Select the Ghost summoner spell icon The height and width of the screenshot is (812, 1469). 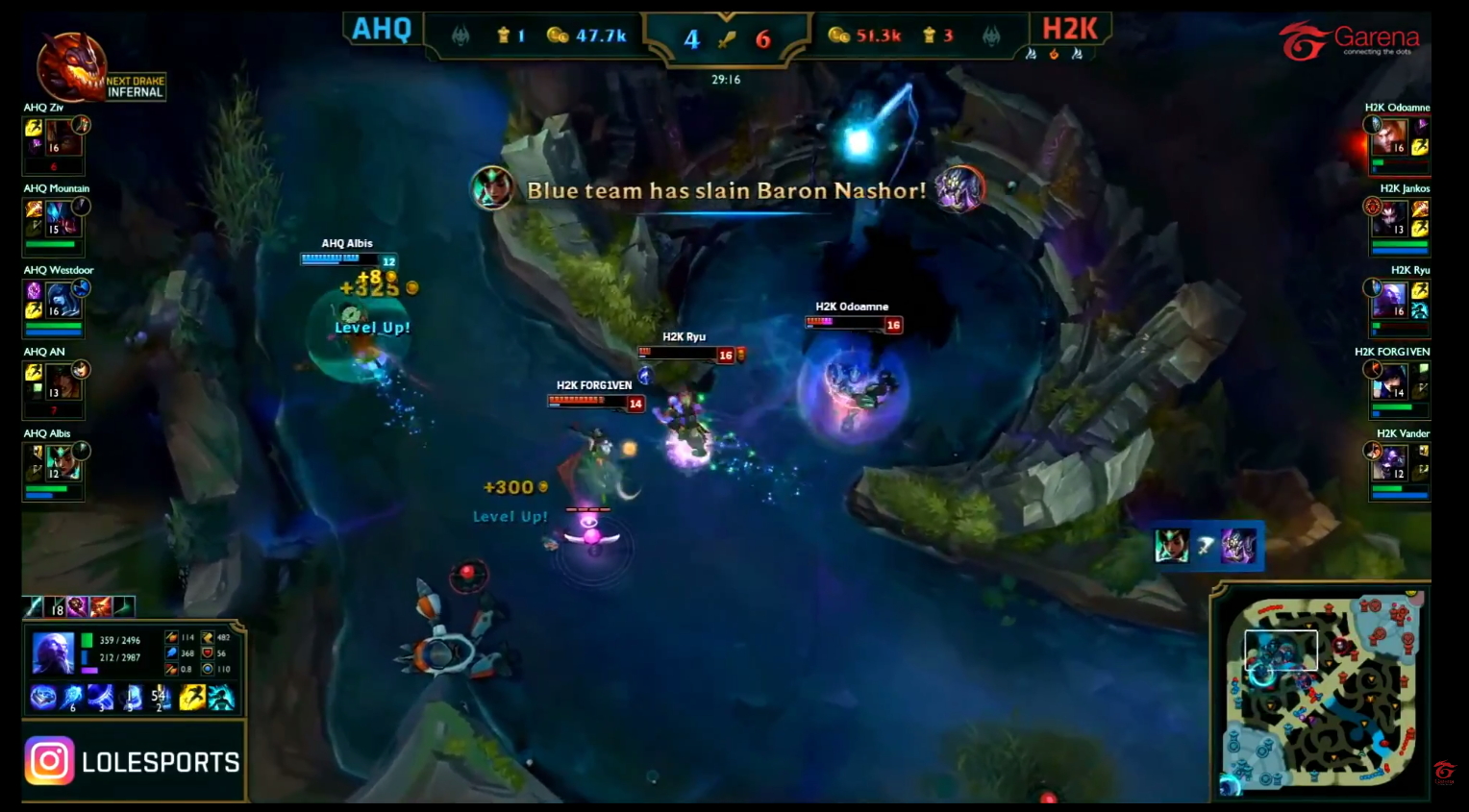tap(192, 698)
